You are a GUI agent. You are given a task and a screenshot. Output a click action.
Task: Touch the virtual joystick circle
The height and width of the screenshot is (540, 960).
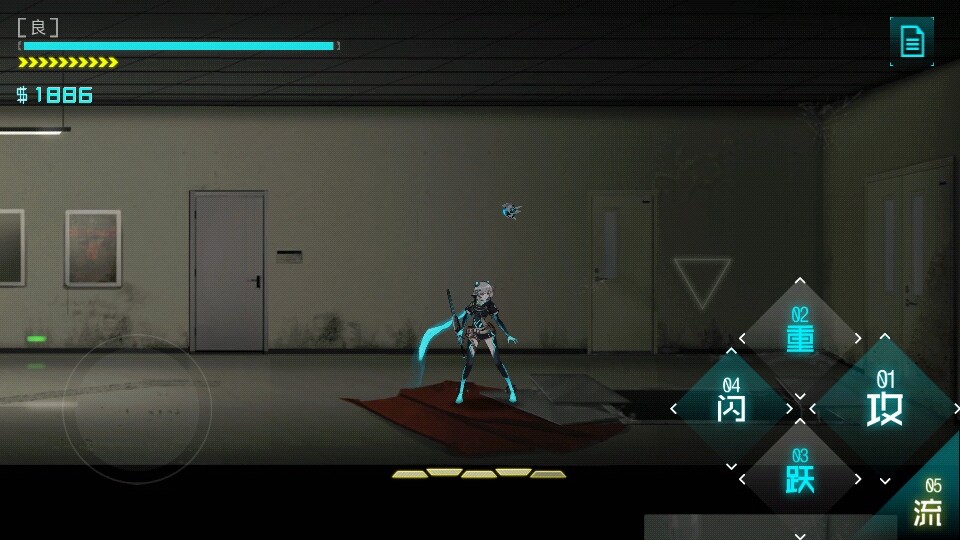pyautogui.click(x=137, y=409)
